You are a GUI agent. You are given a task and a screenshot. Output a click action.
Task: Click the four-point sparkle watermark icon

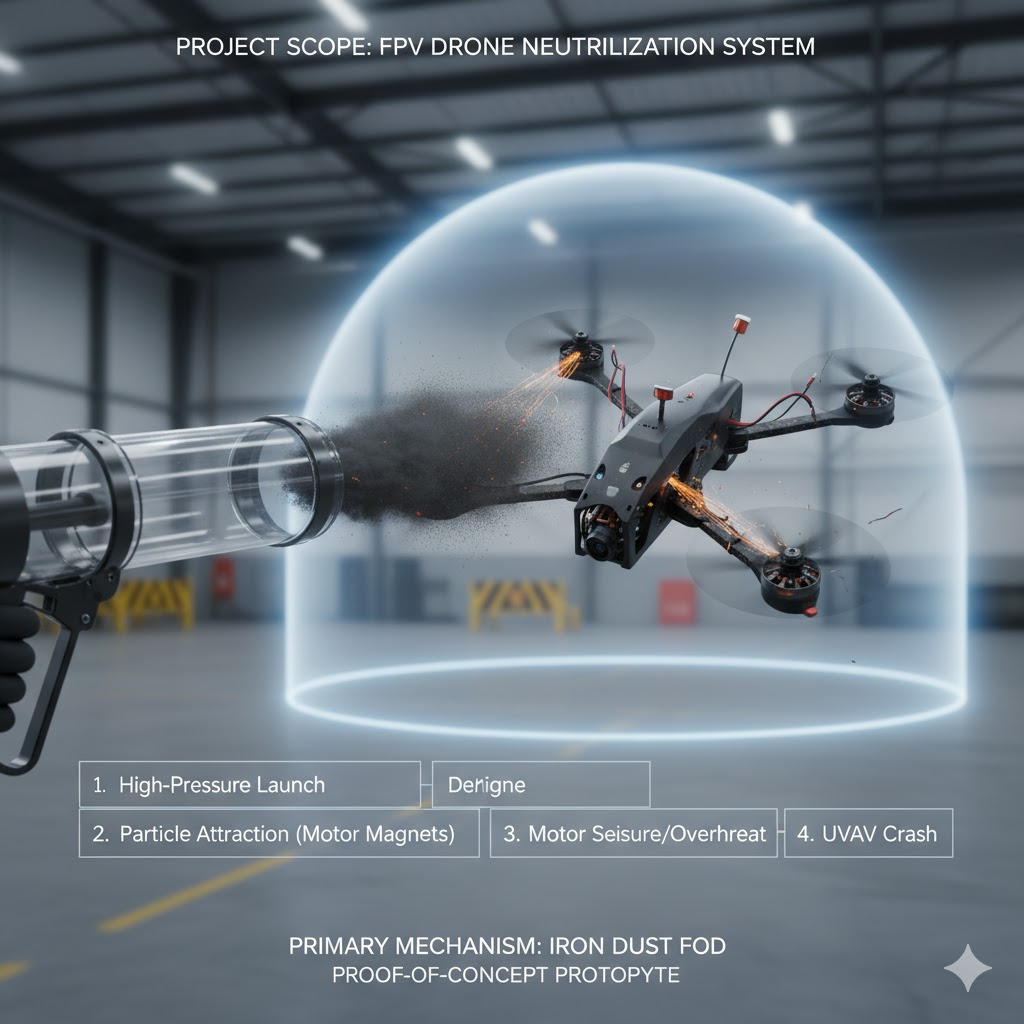(968, 968)
